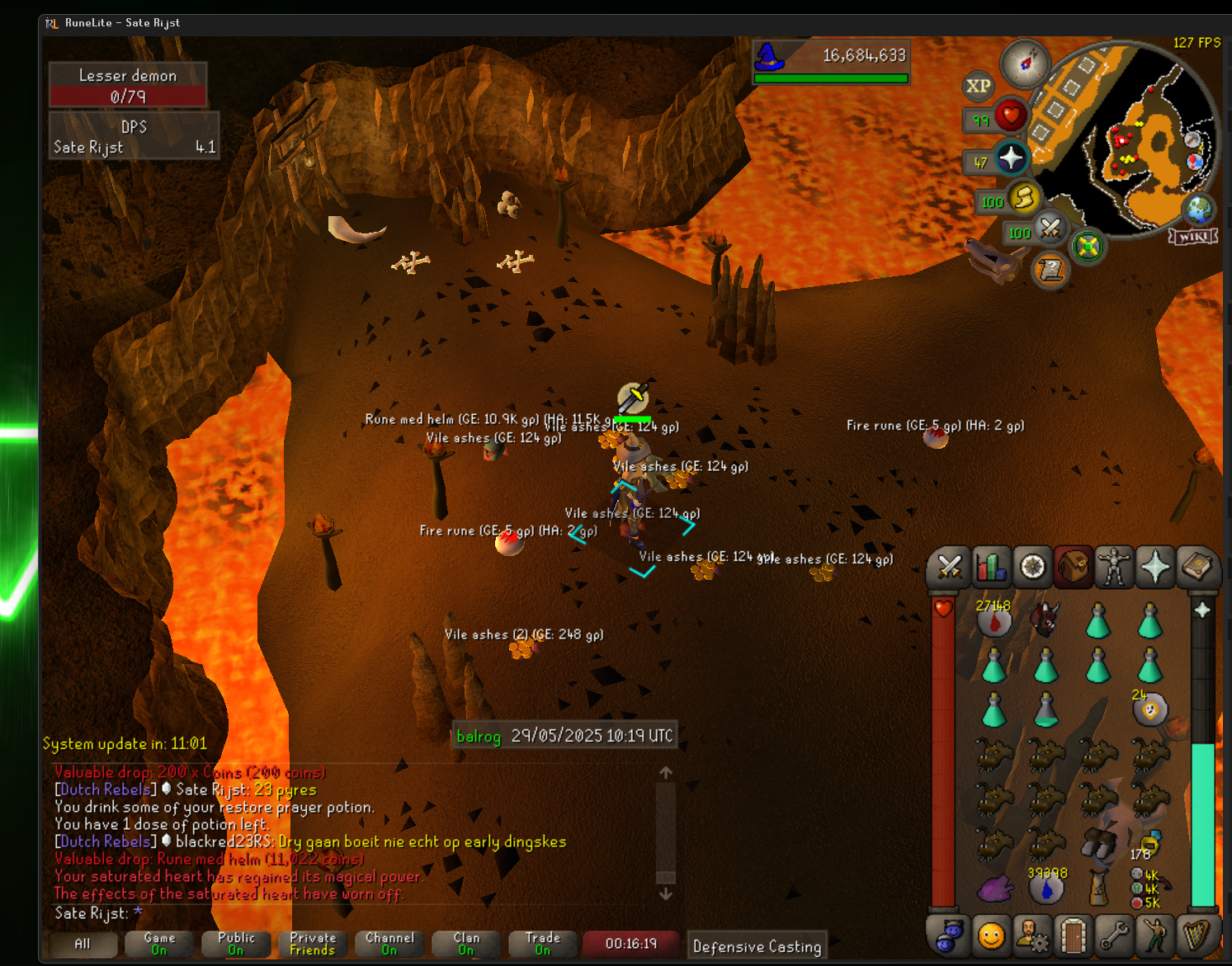Click the compass to face north

click(x=1025, y=63)
